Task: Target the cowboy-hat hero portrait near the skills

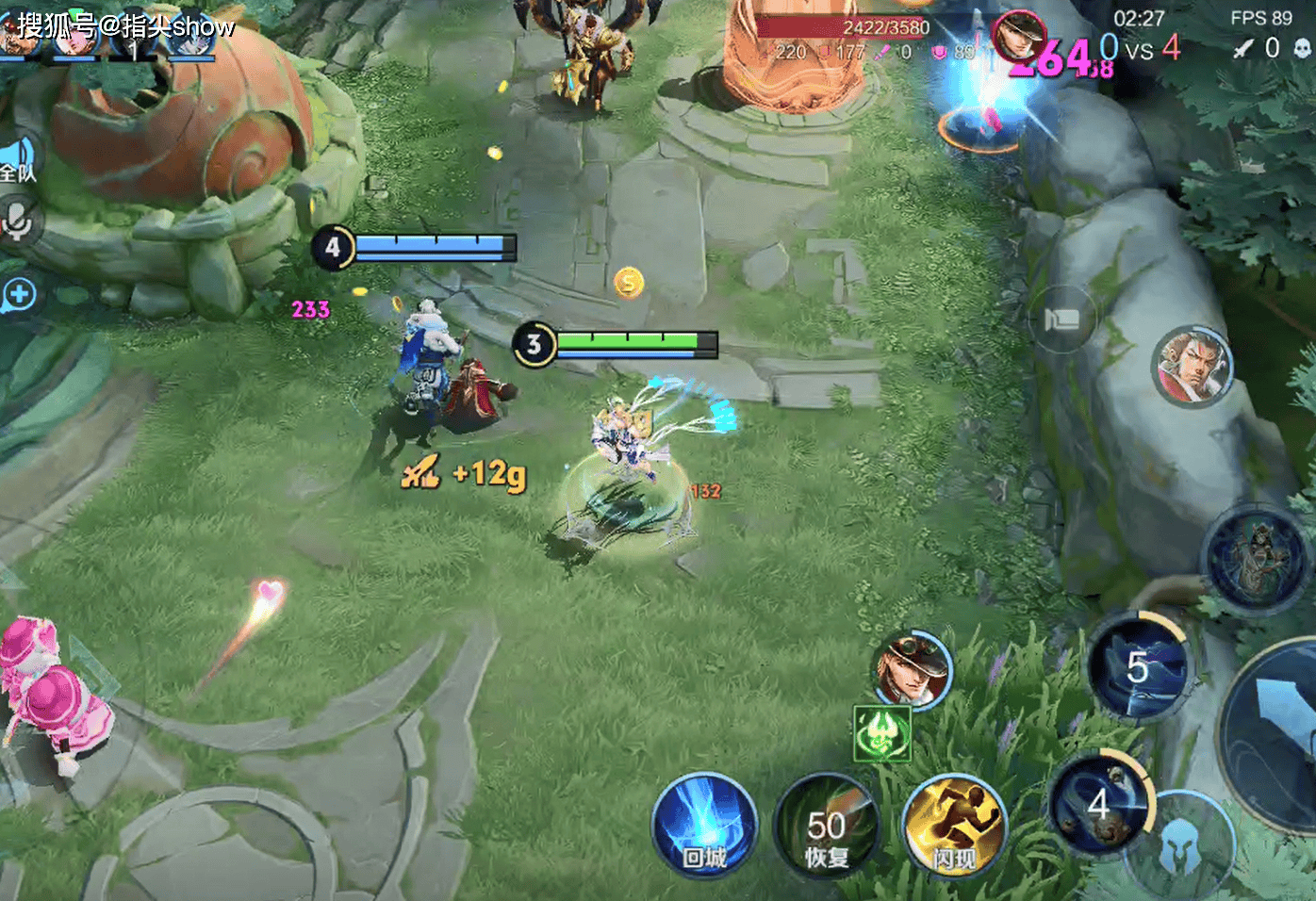Action: point(910,670)
